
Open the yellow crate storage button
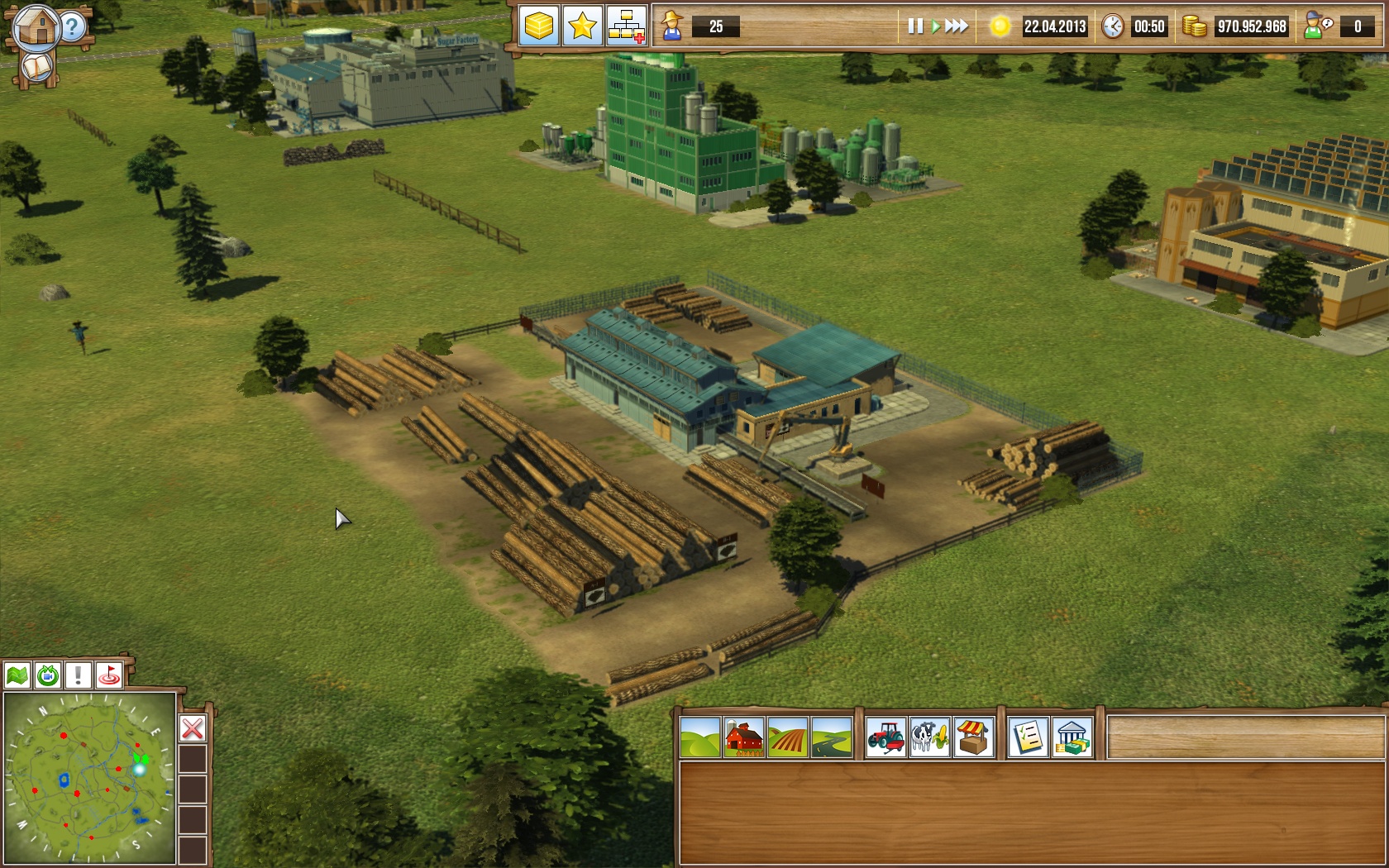pos(539,26)
